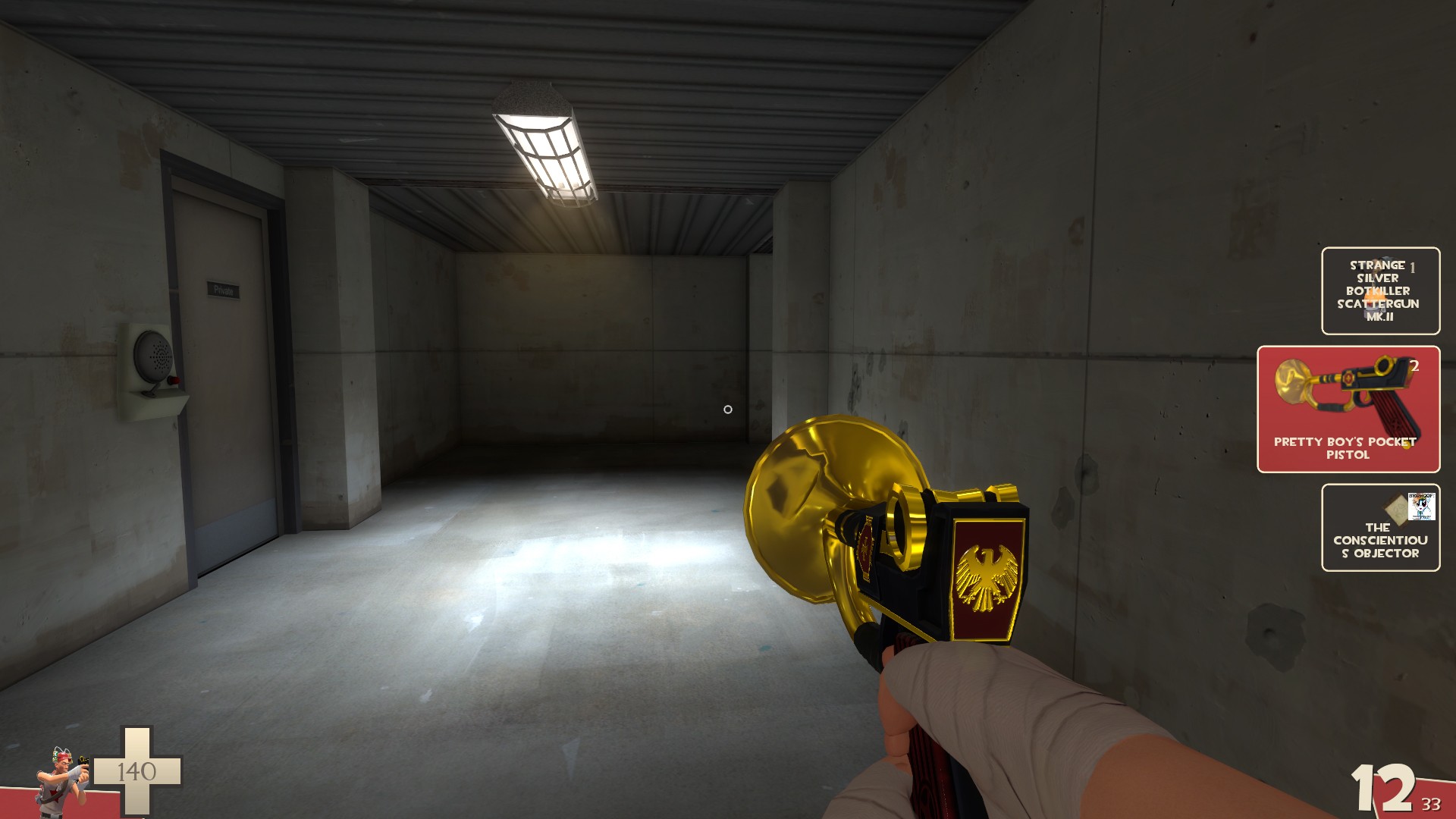Click the Private sign on the door
Viewport: 1456px width, 819px height.
[223, 288]
